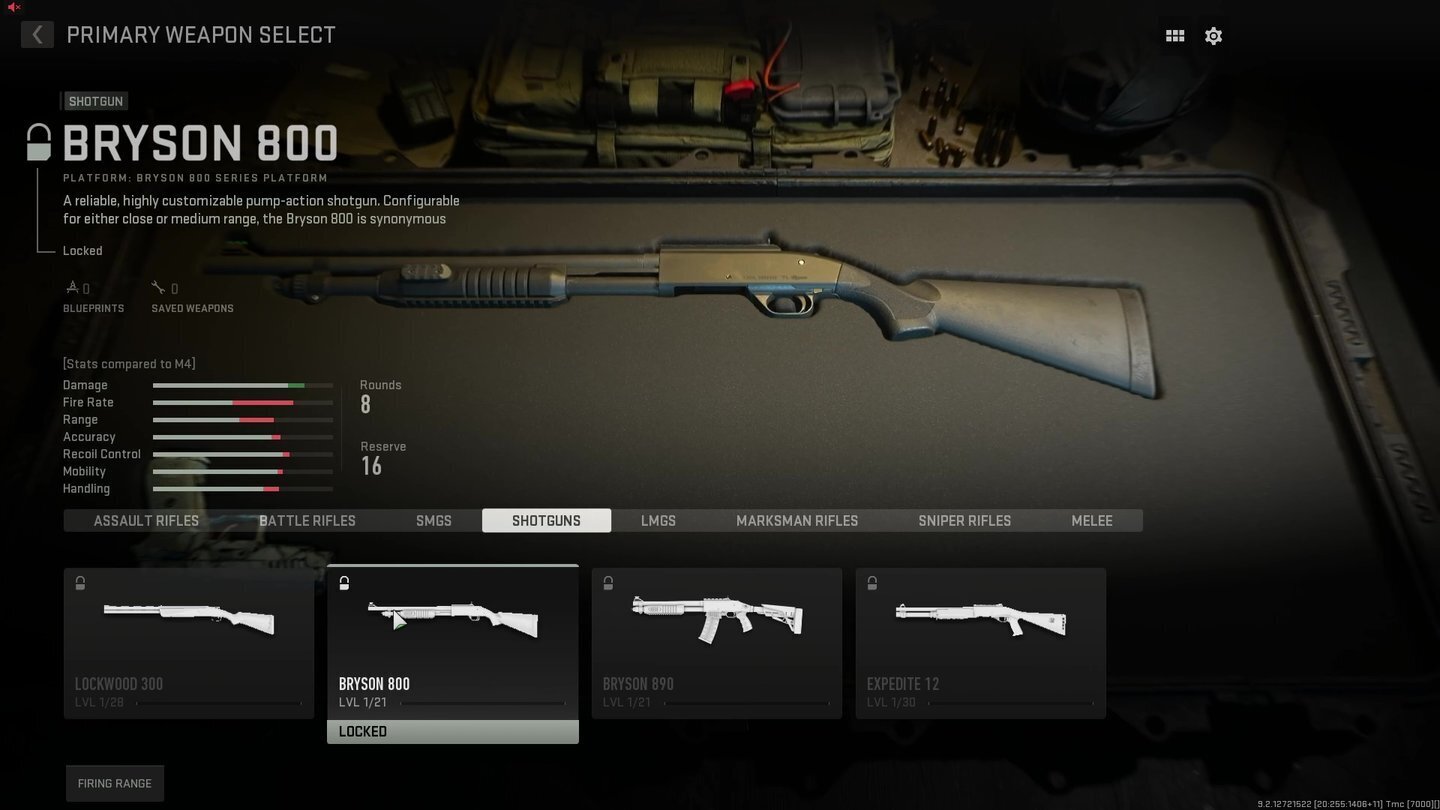Open the BATTLE RIFLES category
Viewport: 1440px width, 810px height.
click(307, 520)
